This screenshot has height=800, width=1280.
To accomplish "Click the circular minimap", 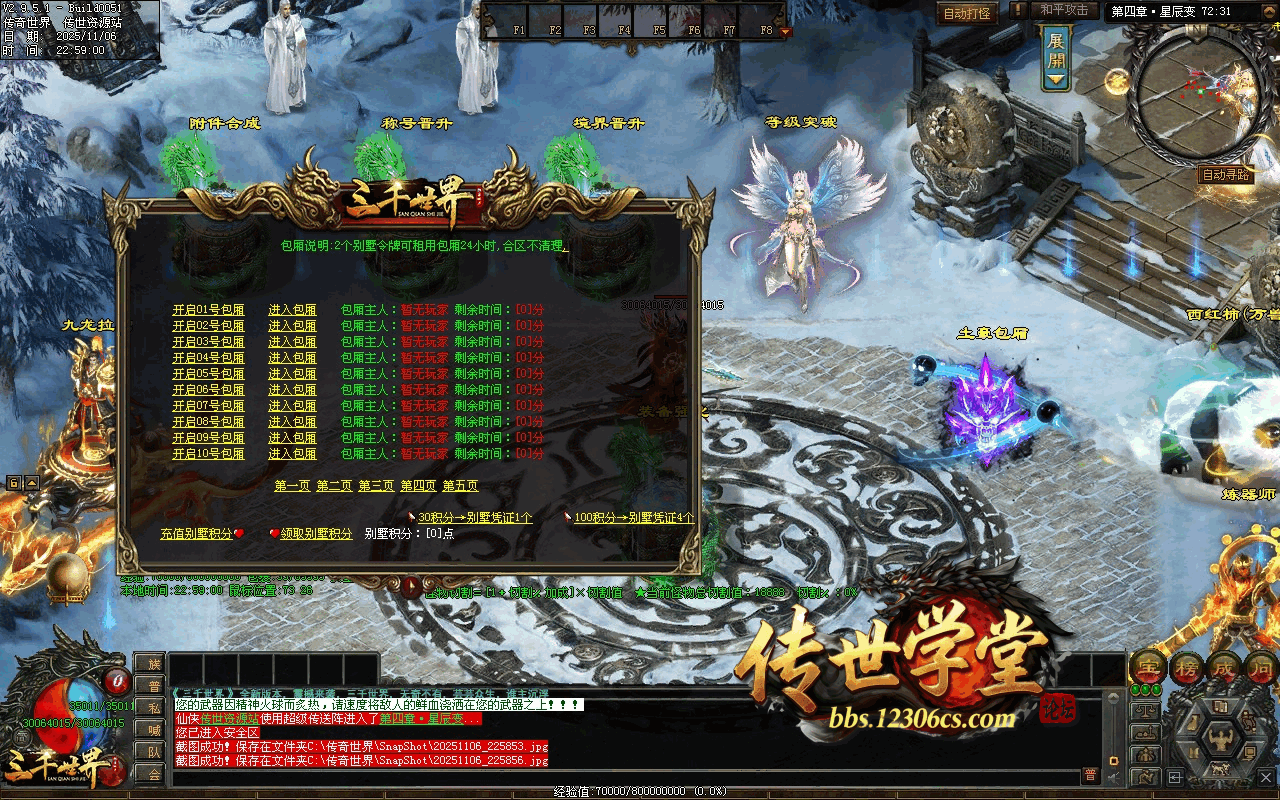I will (x=1192, y=92).
